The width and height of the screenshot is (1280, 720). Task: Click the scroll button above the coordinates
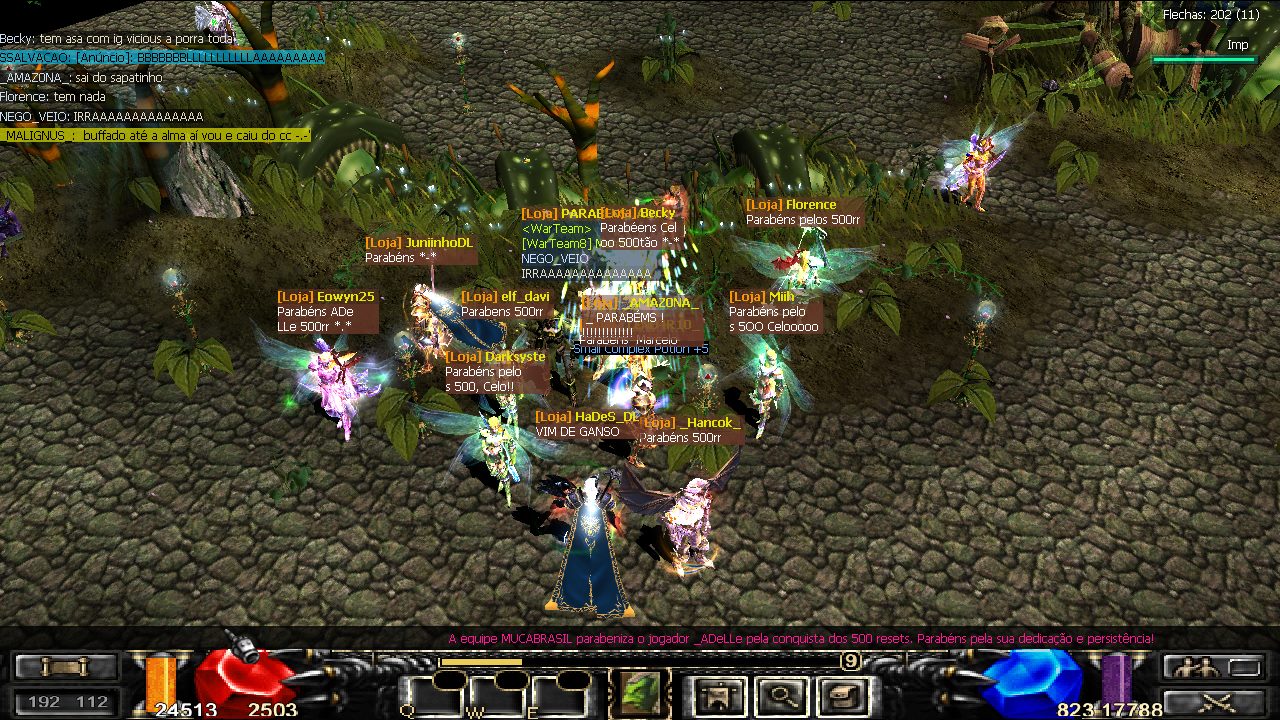66,666
